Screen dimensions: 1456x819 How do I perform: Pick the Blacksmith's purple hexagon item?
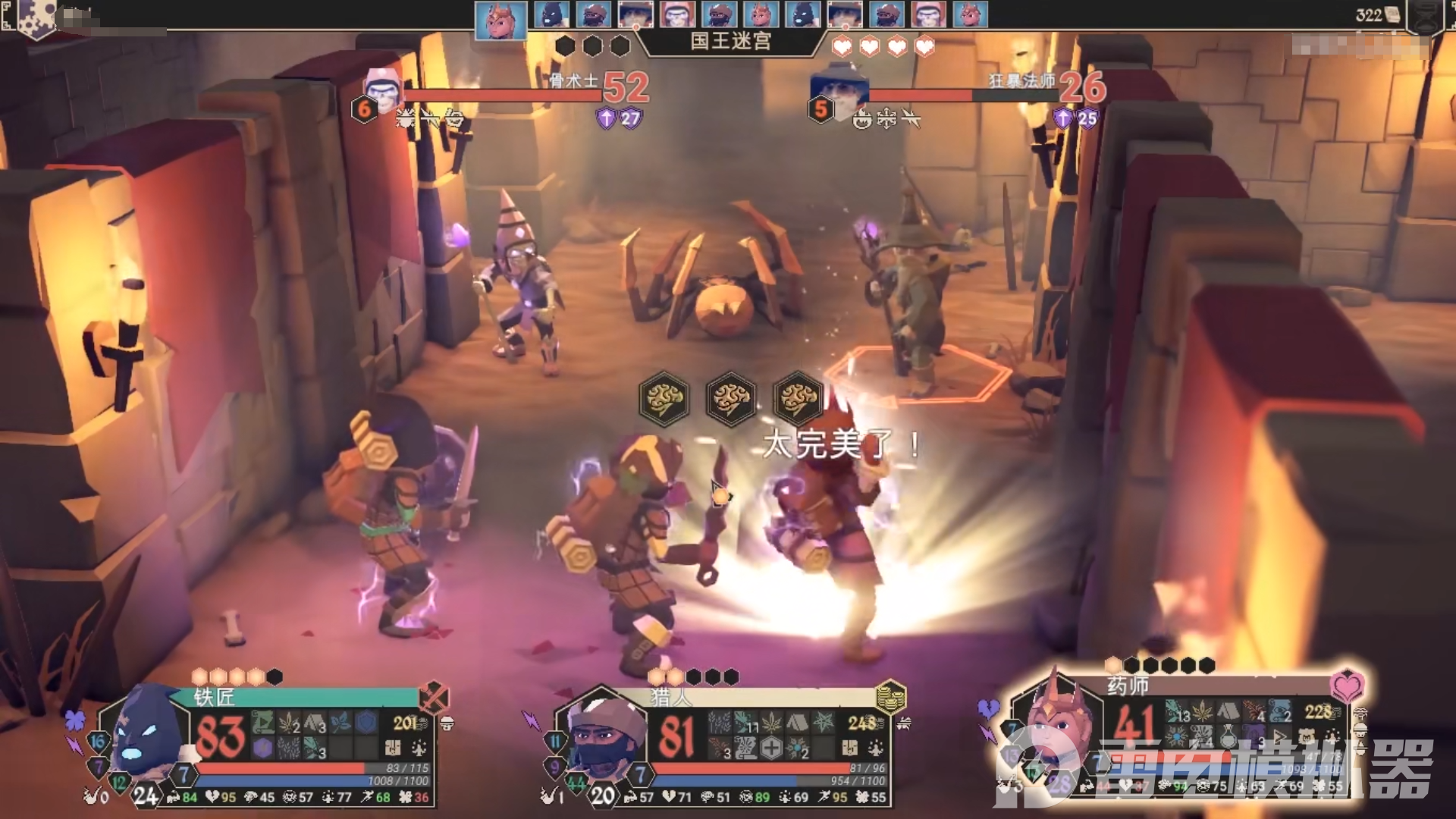coord(262,748)
